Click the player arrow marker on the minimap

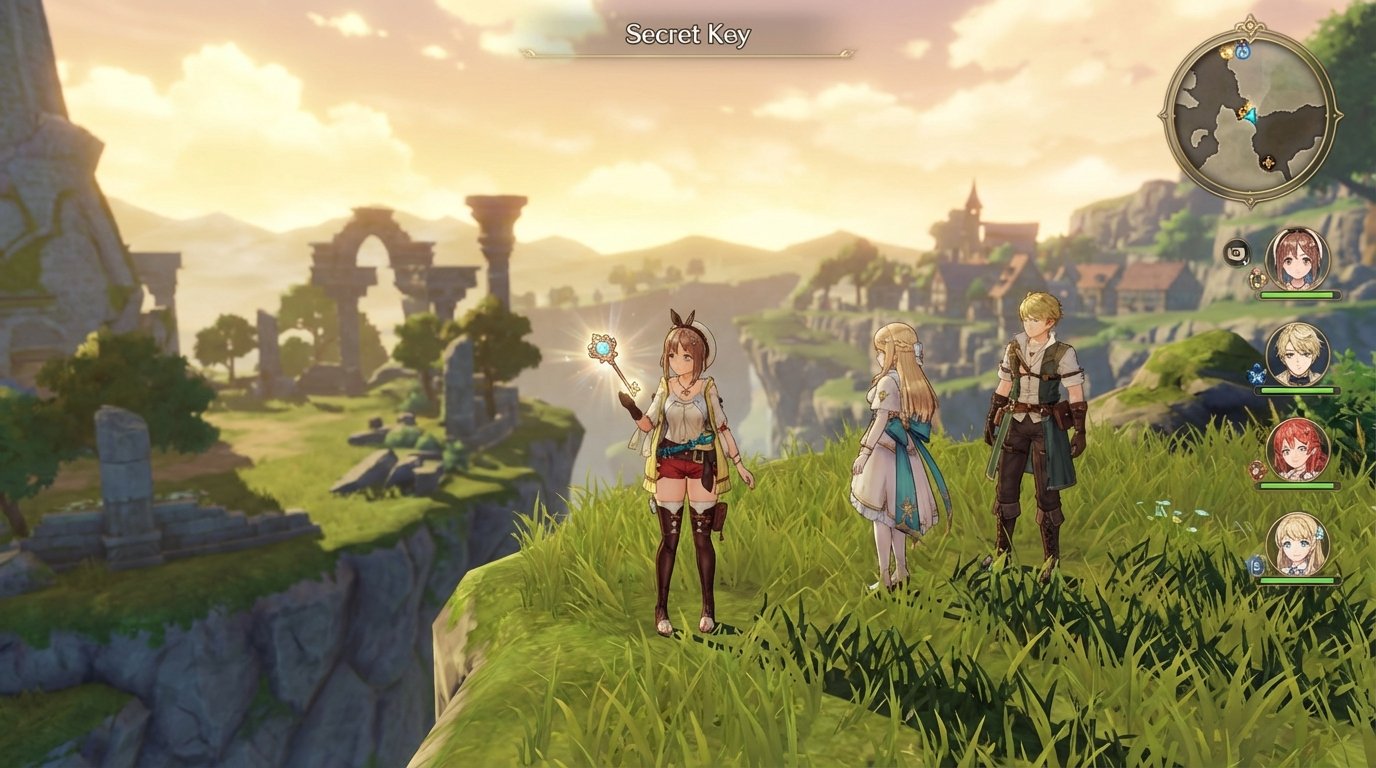[1250, 116]
